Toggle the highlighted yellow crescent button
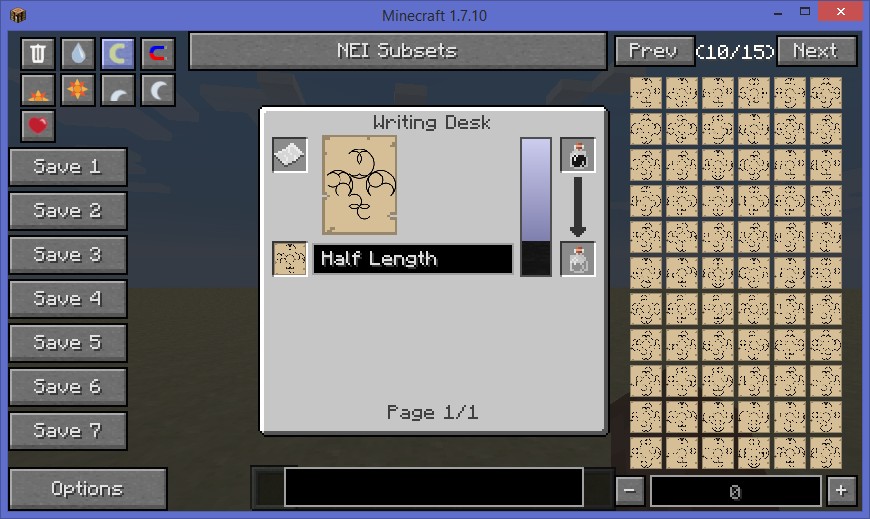870x519 pixels. pos(118,53)
